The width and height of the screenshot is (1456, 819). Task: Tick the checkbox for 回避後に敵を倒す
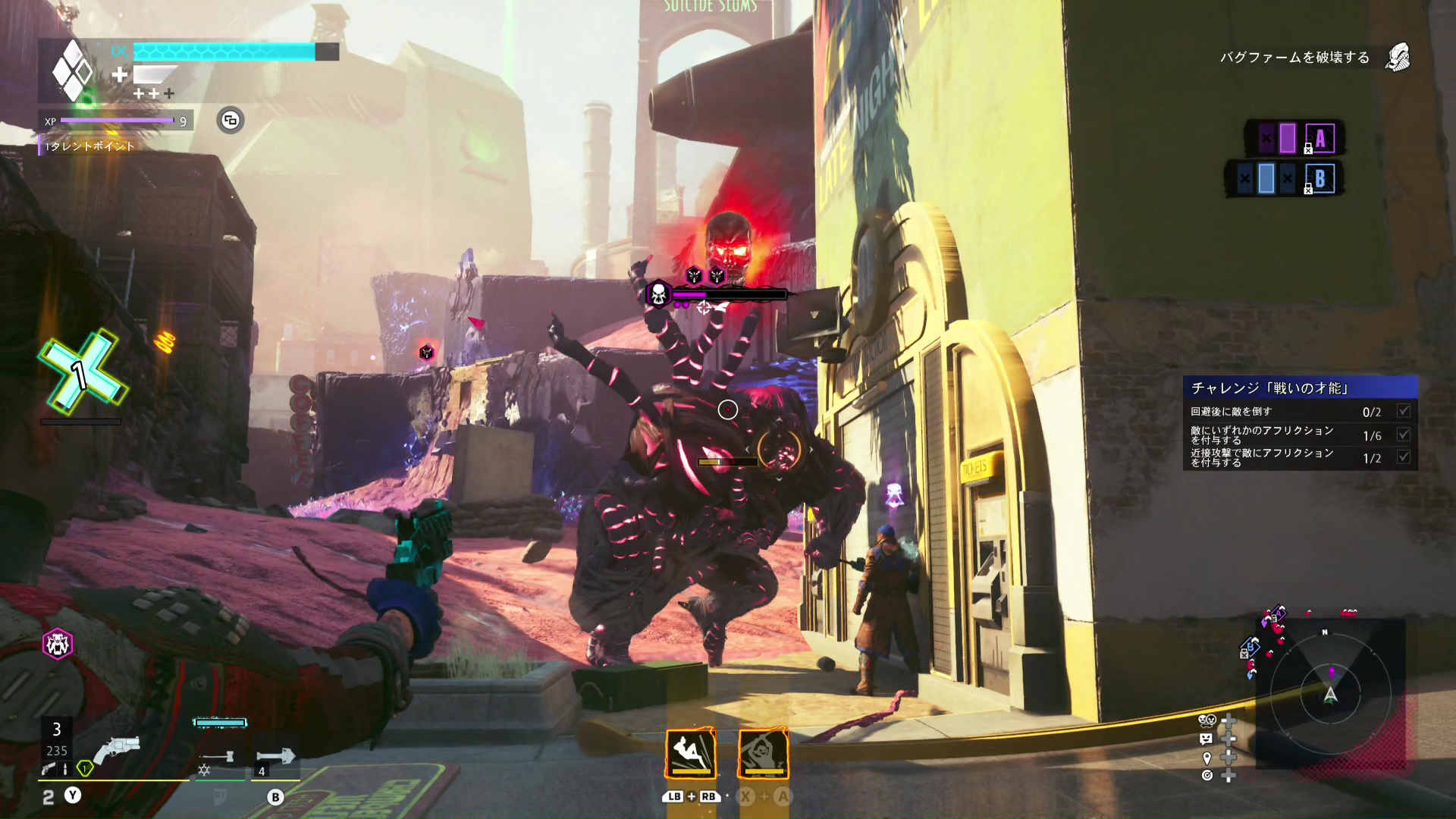pyautogui.click(x=1404, y=411)
